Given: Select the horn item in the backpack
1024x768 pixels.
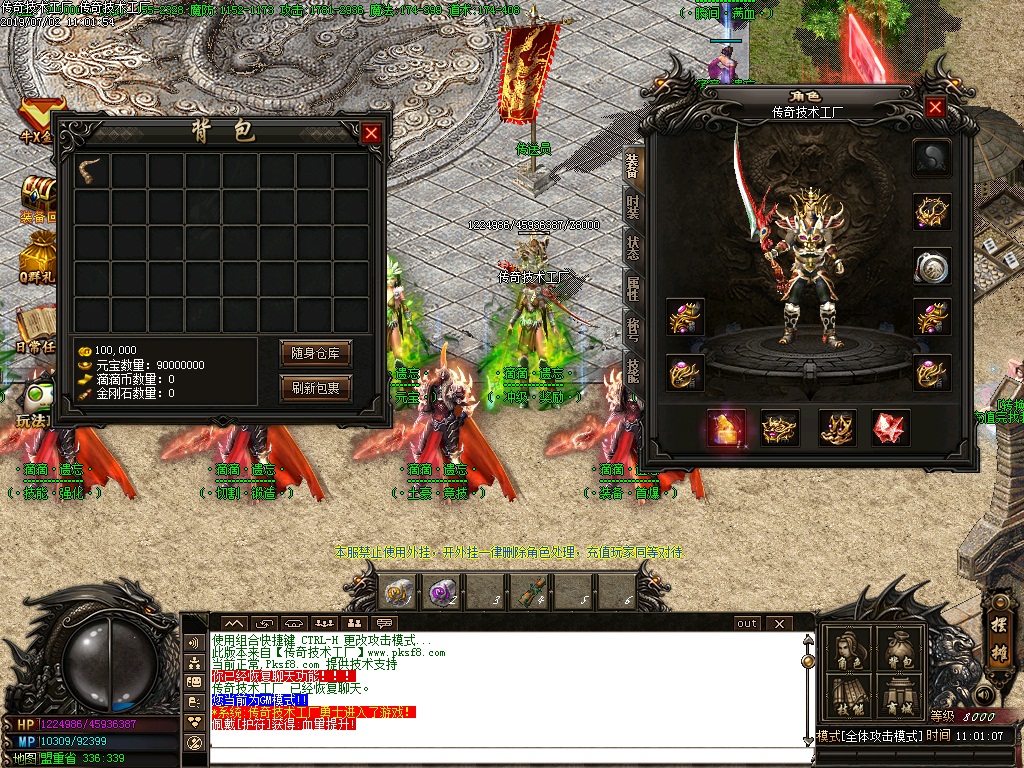Looking at the screenshot, I should [92, 169].
